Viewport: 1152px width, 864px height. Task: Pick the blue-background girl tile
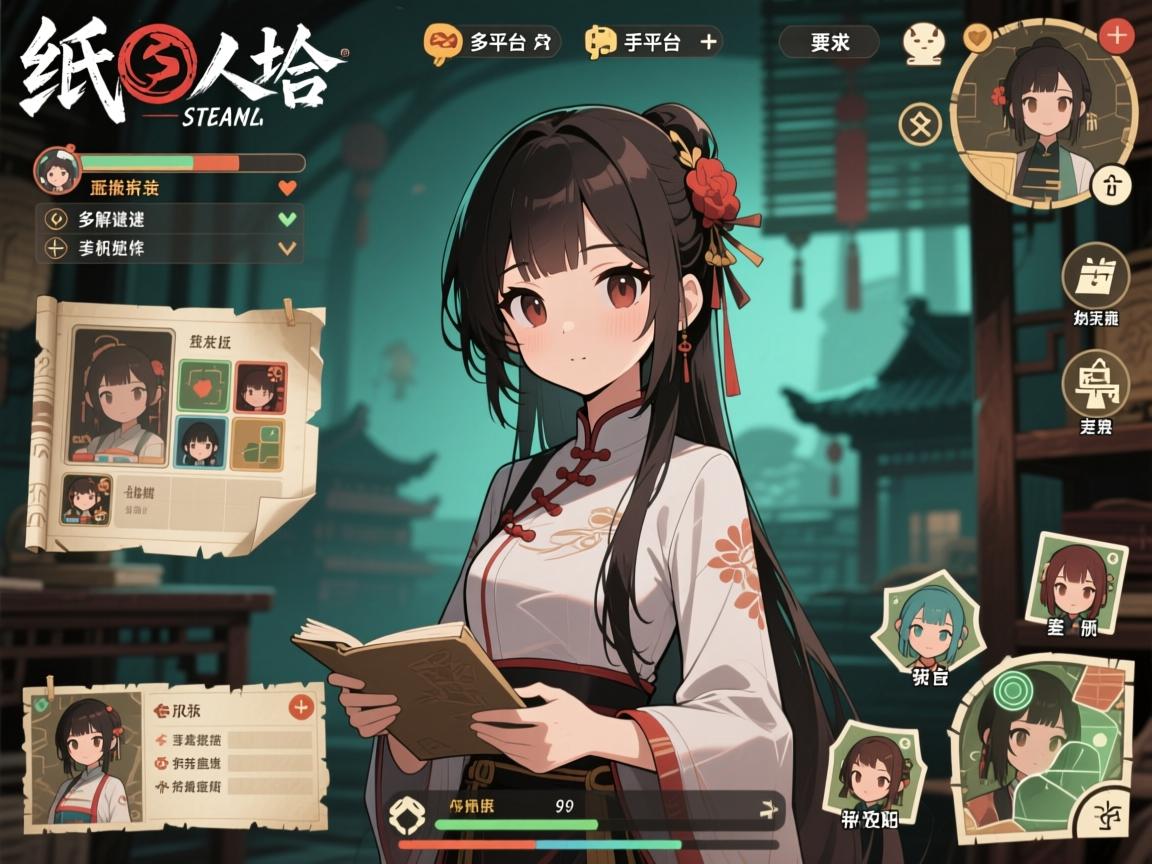click(204, 443)
